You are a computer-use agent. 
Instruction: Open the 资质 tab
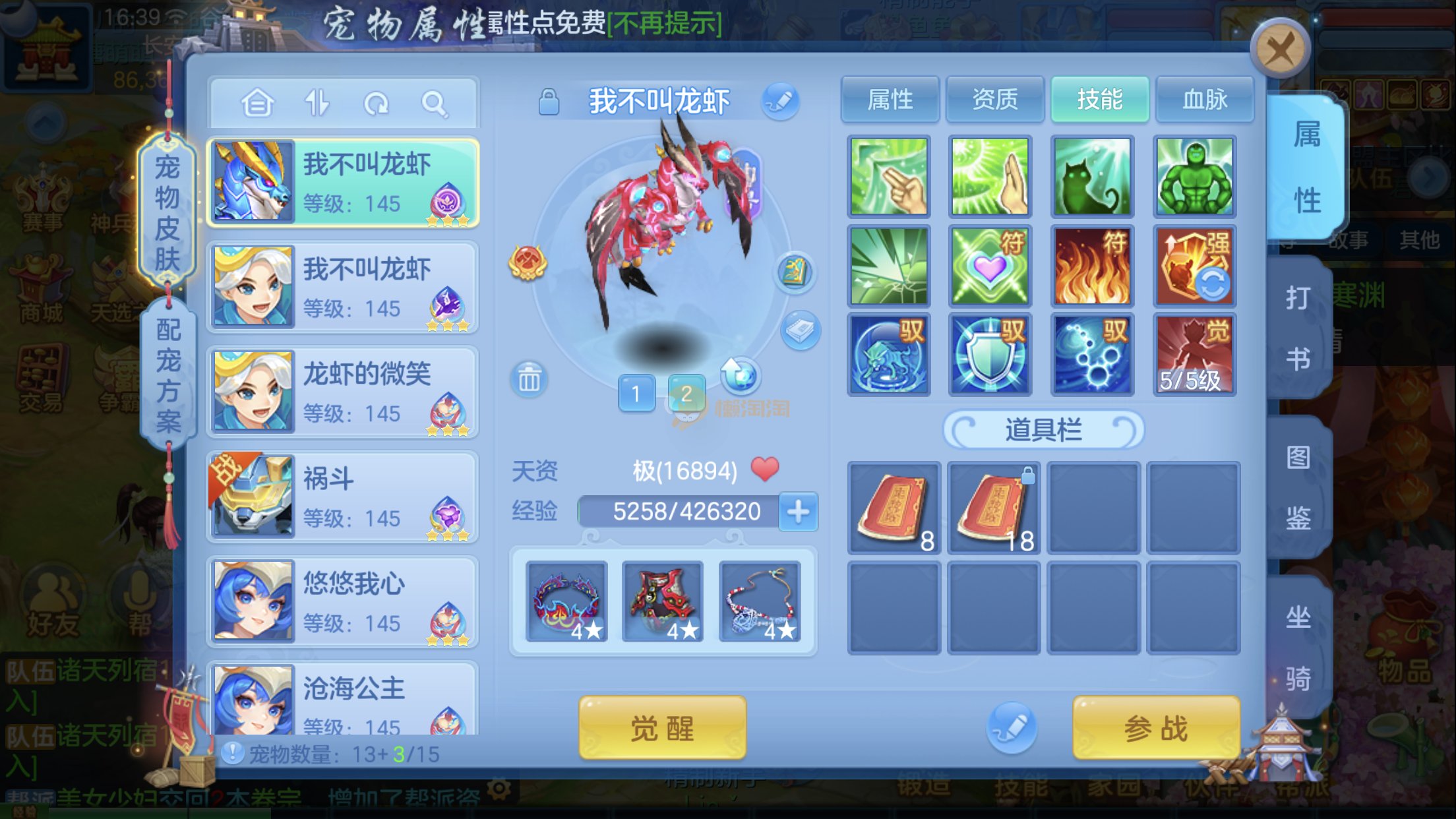point(994,100)
